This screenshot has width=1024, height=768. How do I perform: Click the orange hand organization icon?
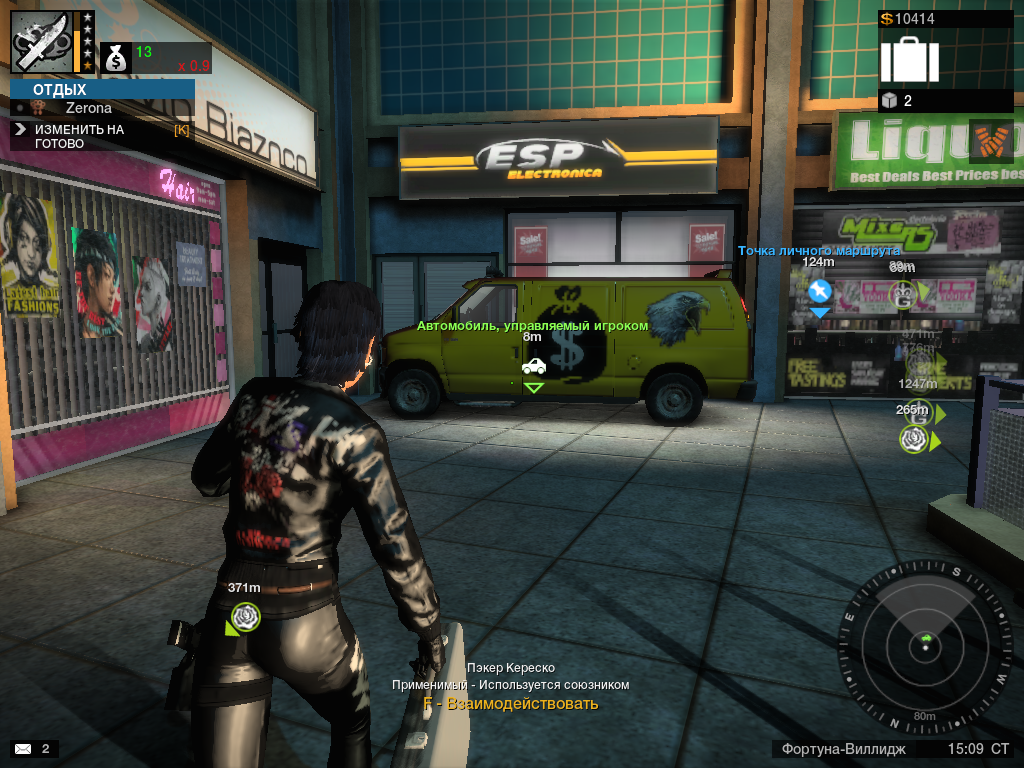click(x=991, y=141)
